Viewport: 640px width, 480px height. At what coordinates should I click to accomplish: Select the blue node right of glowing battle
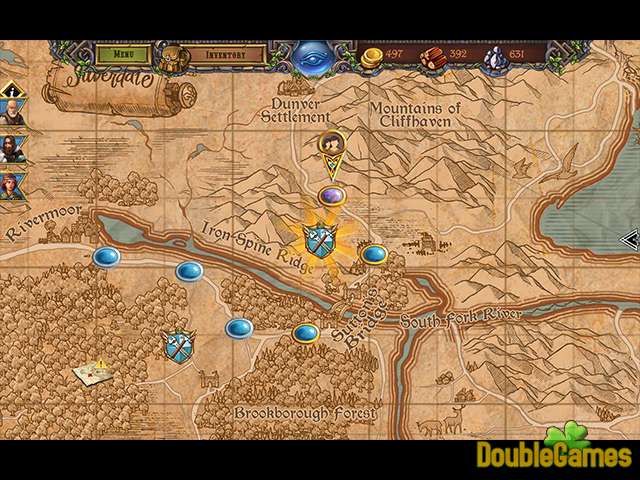pos(374,254)
